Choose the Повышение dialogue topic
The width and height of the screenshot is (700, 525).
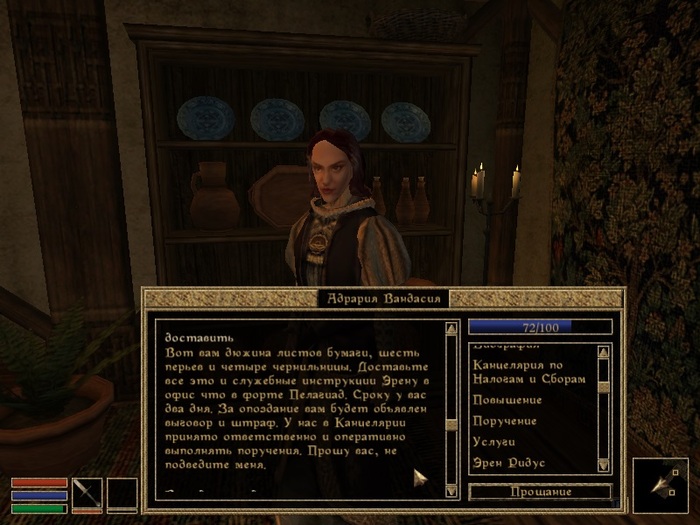pyautogui.click(x=506, y=399)
